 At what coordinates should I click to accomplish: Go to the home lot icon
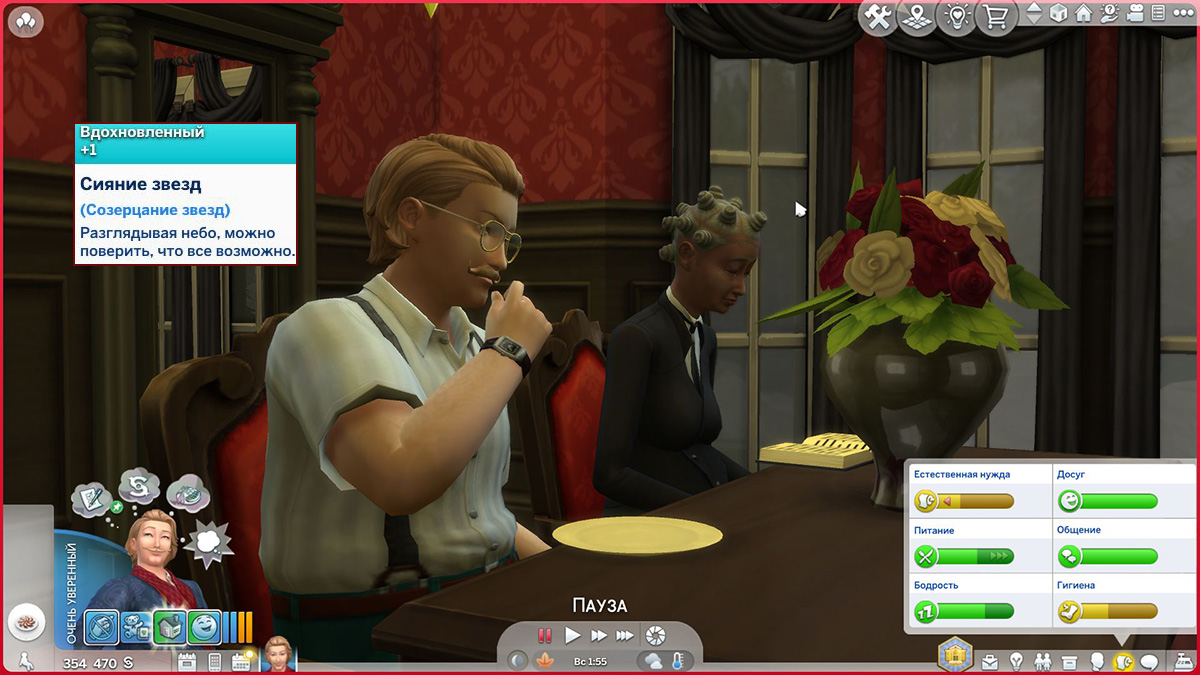pos(1084,14)
